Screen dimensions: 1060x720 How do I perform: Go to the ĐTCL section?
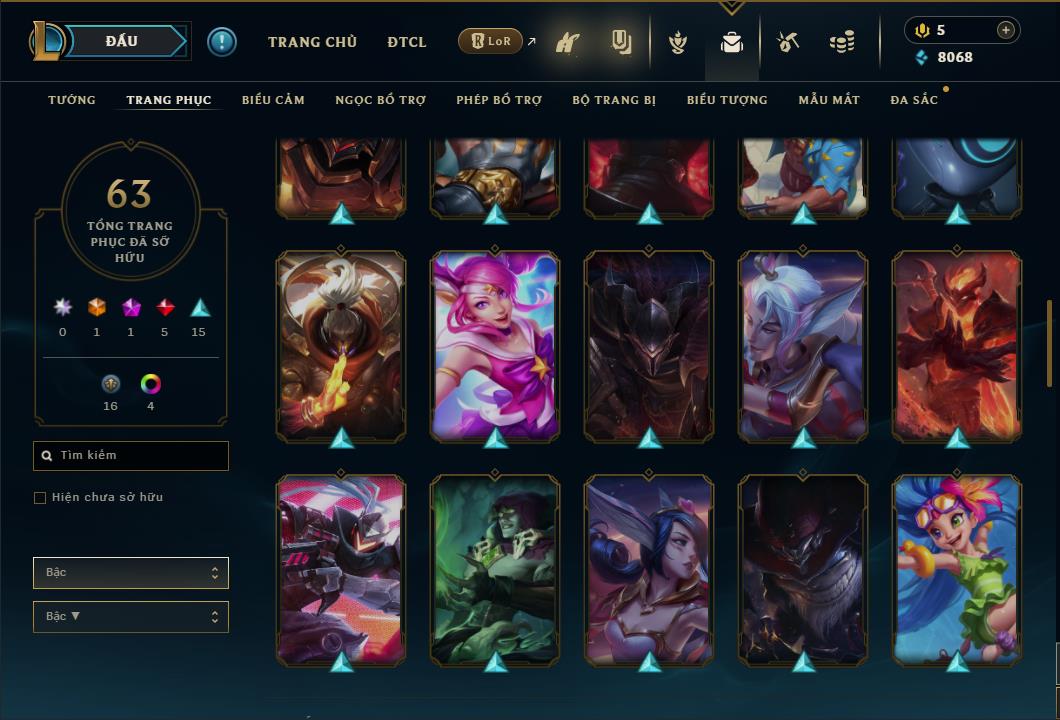coord(407,42)
